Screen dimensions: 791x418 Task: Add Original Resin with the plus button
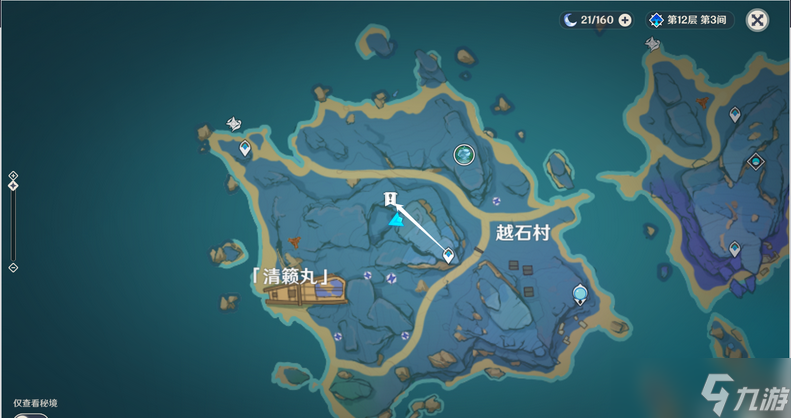click(625, 19)
